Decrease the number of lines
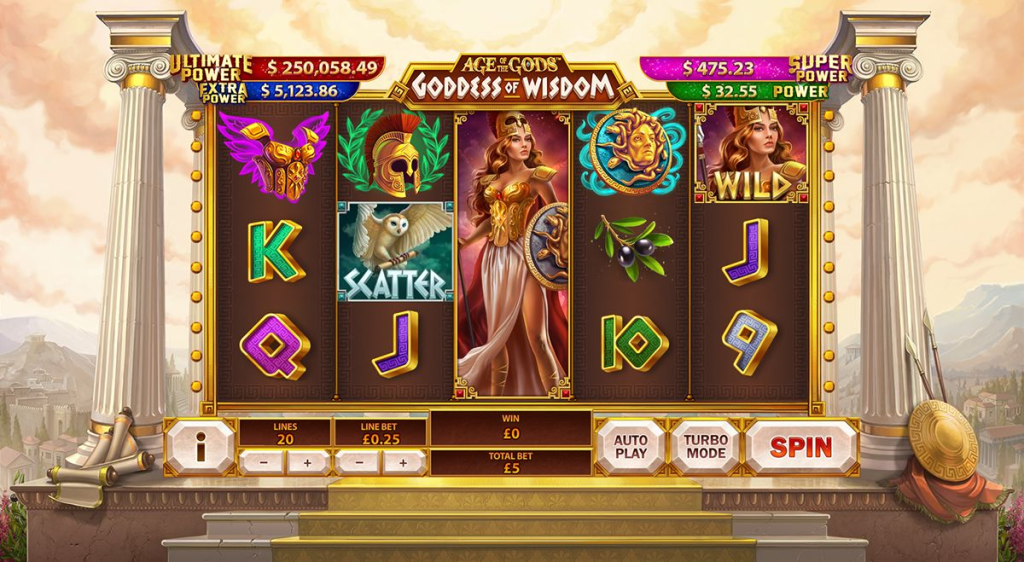1024x562 pixels. [262, 463]
